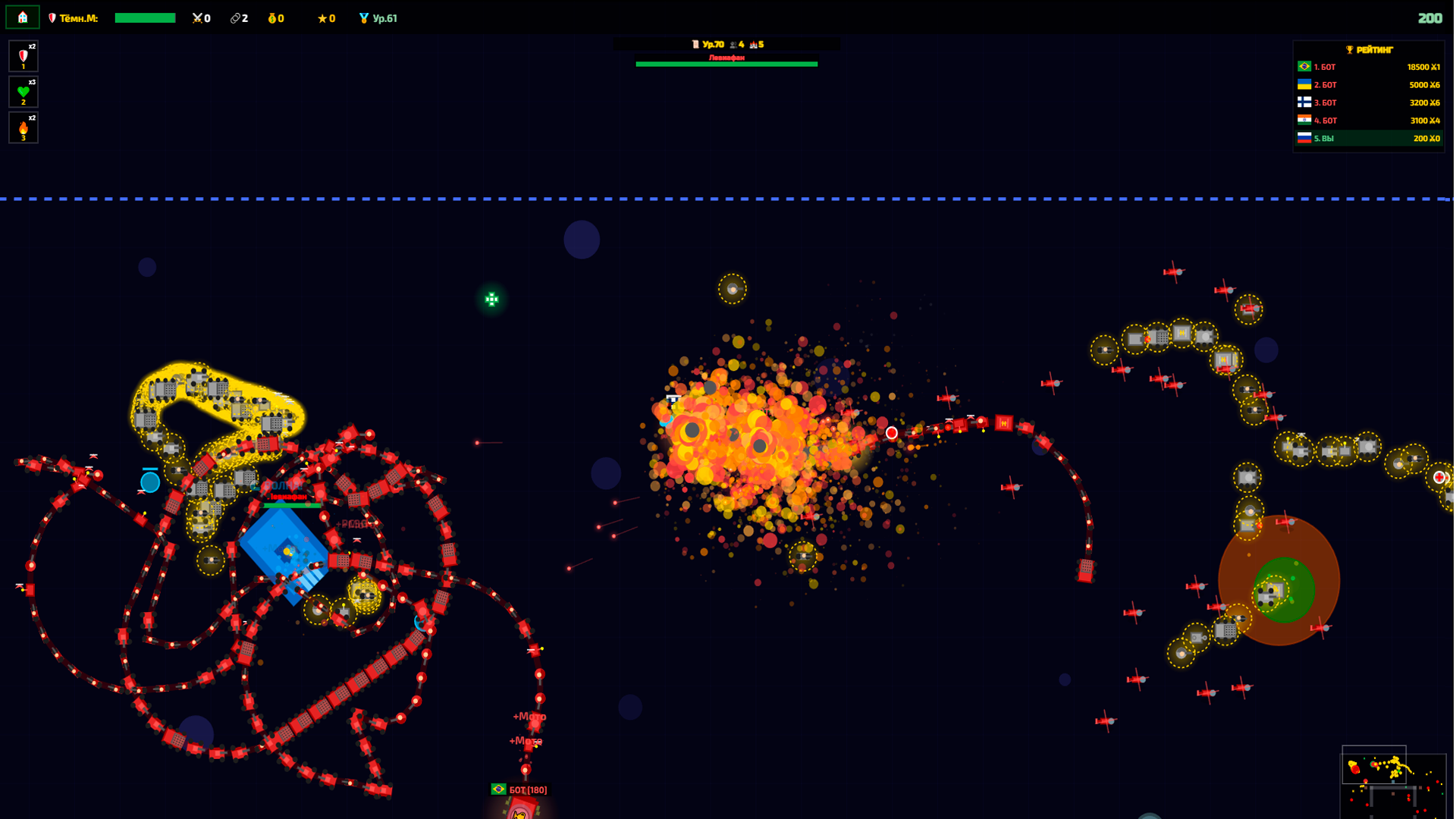Open the РЕЙТИНГ leaderboard panel
The width and height of the screenshot is (1456, 819).
pos(1368,93)
